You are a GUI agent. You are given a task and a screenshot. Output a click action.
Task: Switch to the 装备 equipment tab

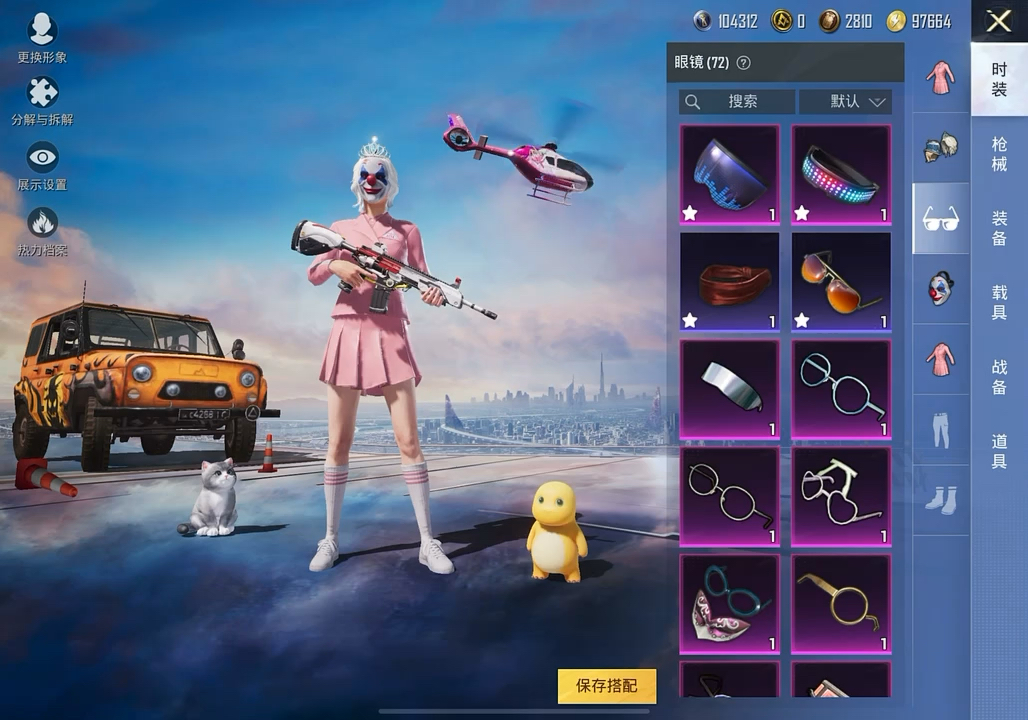click(x=999, y=228)
